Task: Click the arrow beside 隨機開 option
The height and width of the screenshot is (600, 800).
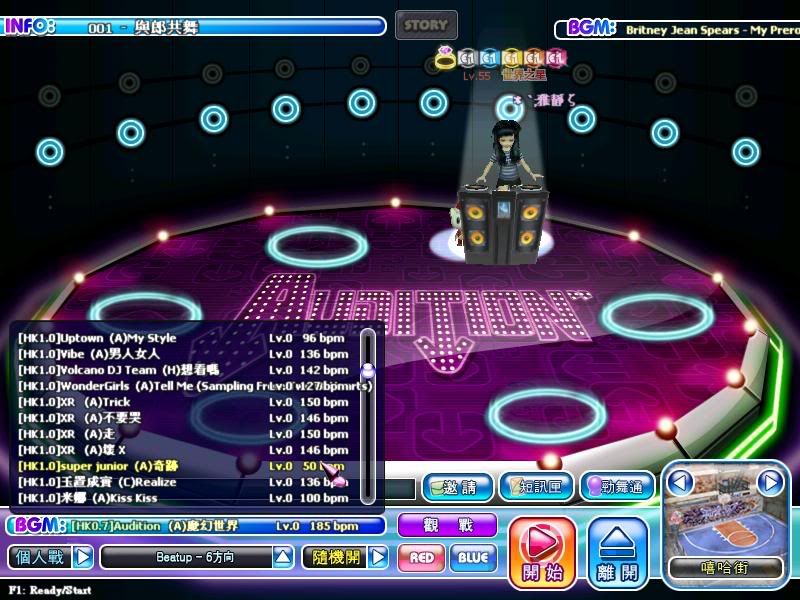Action: 377,557
